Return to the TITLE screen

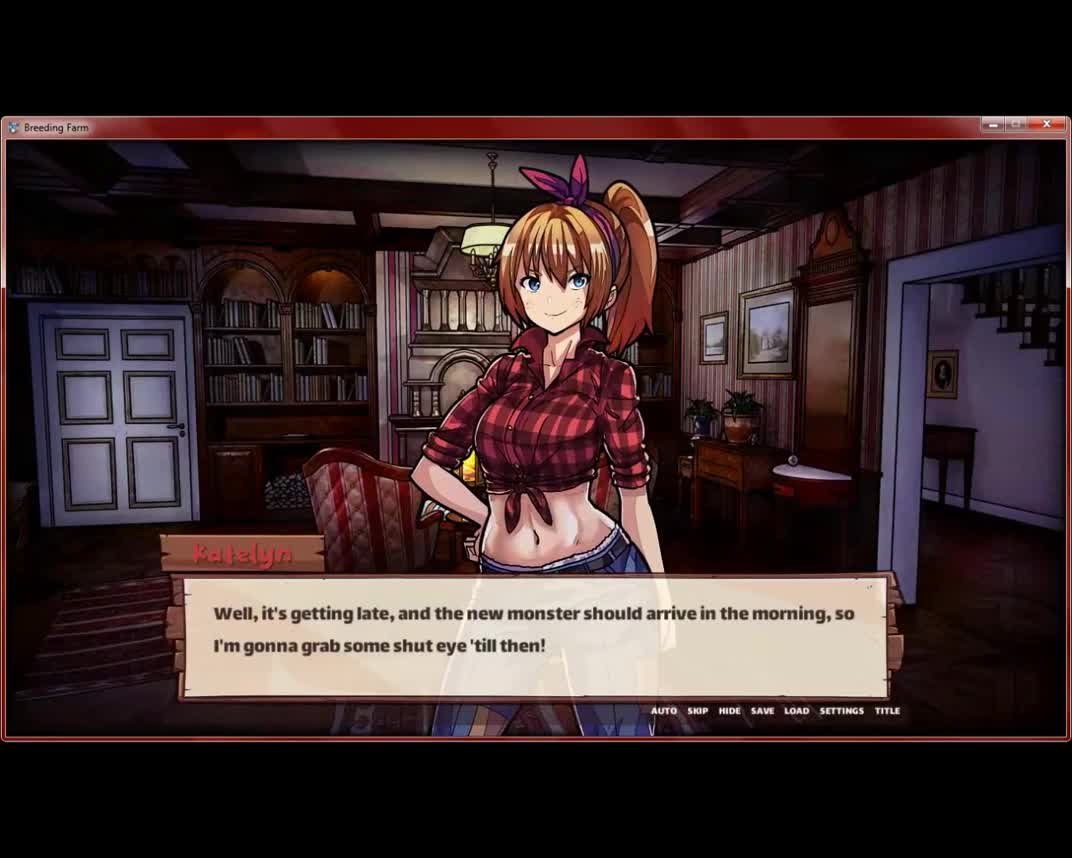pos(887,711)
